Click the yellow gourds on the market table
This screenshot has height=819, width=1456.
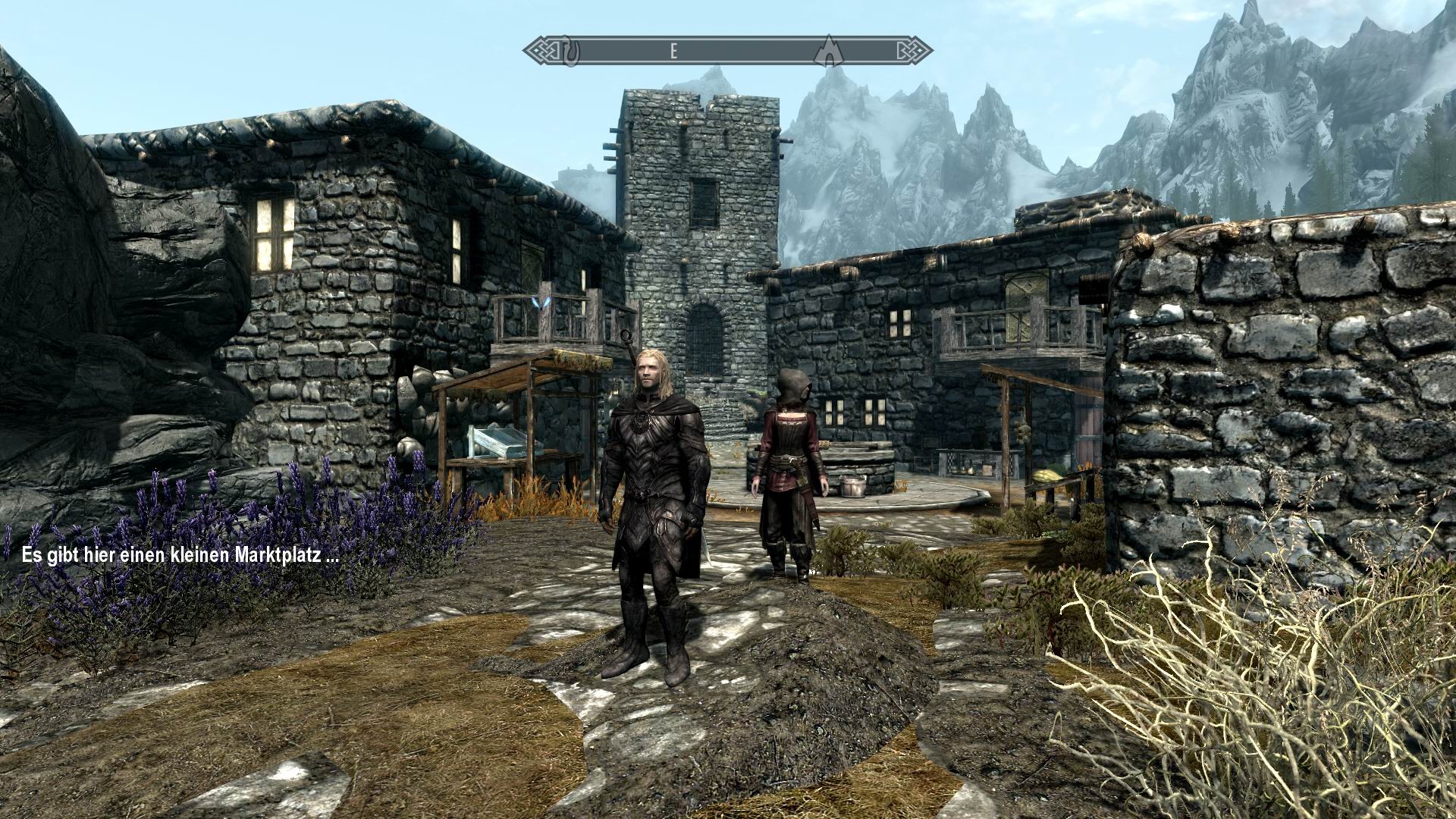(1048, 476)
